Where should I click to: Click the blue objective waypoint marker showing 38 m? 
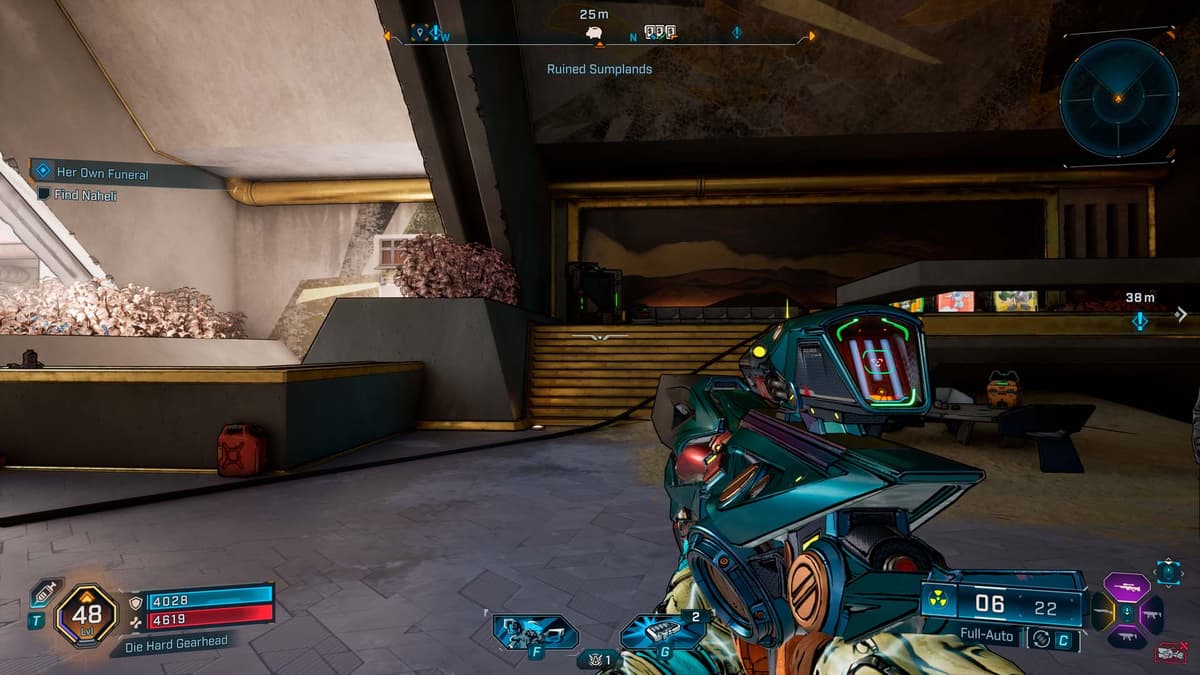point(1139,320)
